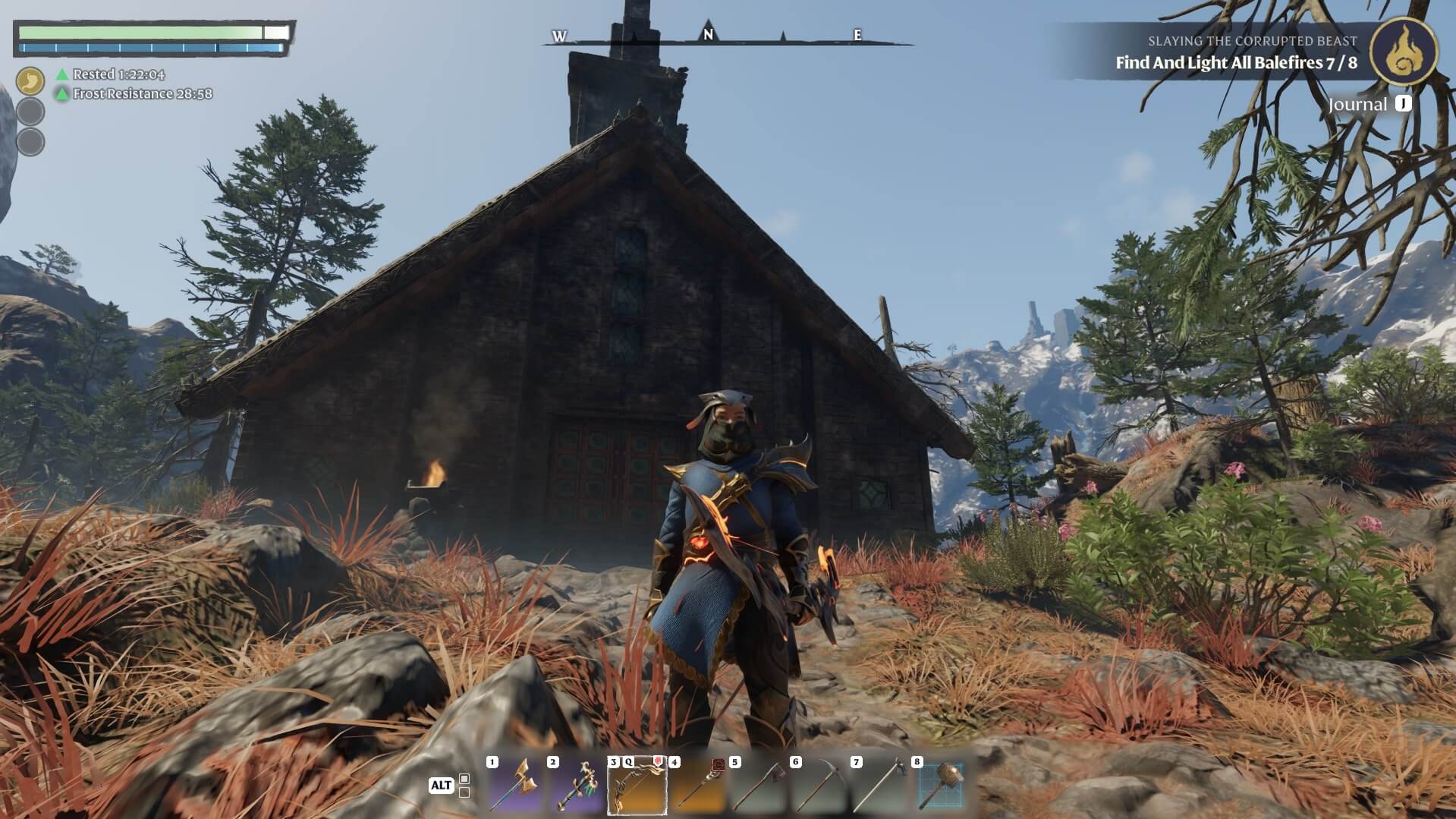Select the staff in hotbar slot 4
This screenshot has height=819, width=1456.
tap(698, 786)
